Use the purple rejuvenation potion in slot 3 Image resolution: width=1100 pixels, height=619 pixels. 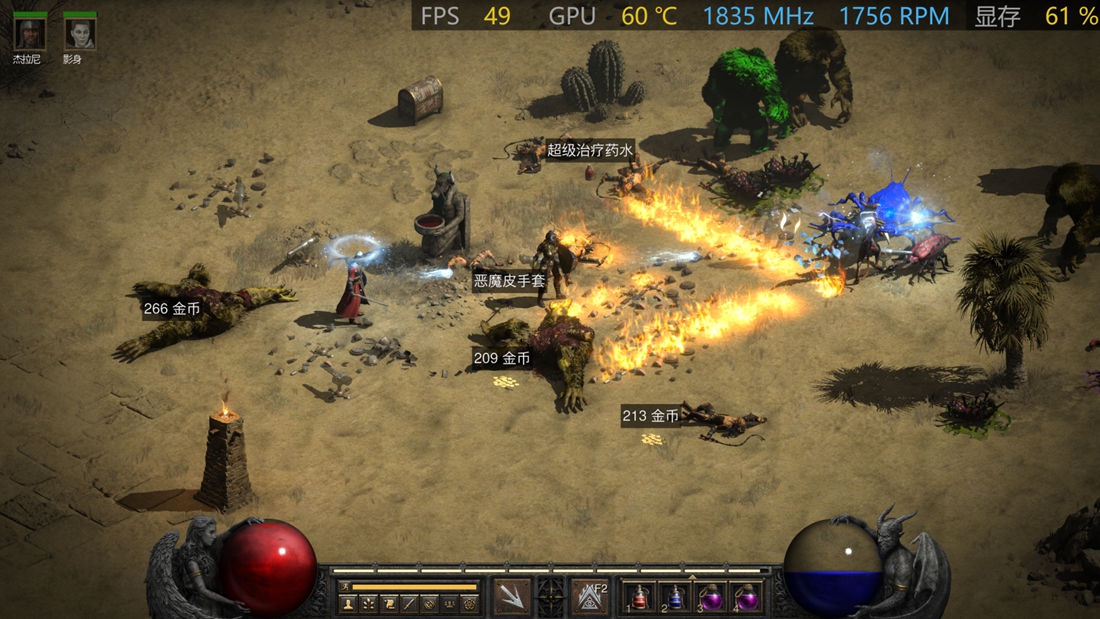click(x=711, y=598)
